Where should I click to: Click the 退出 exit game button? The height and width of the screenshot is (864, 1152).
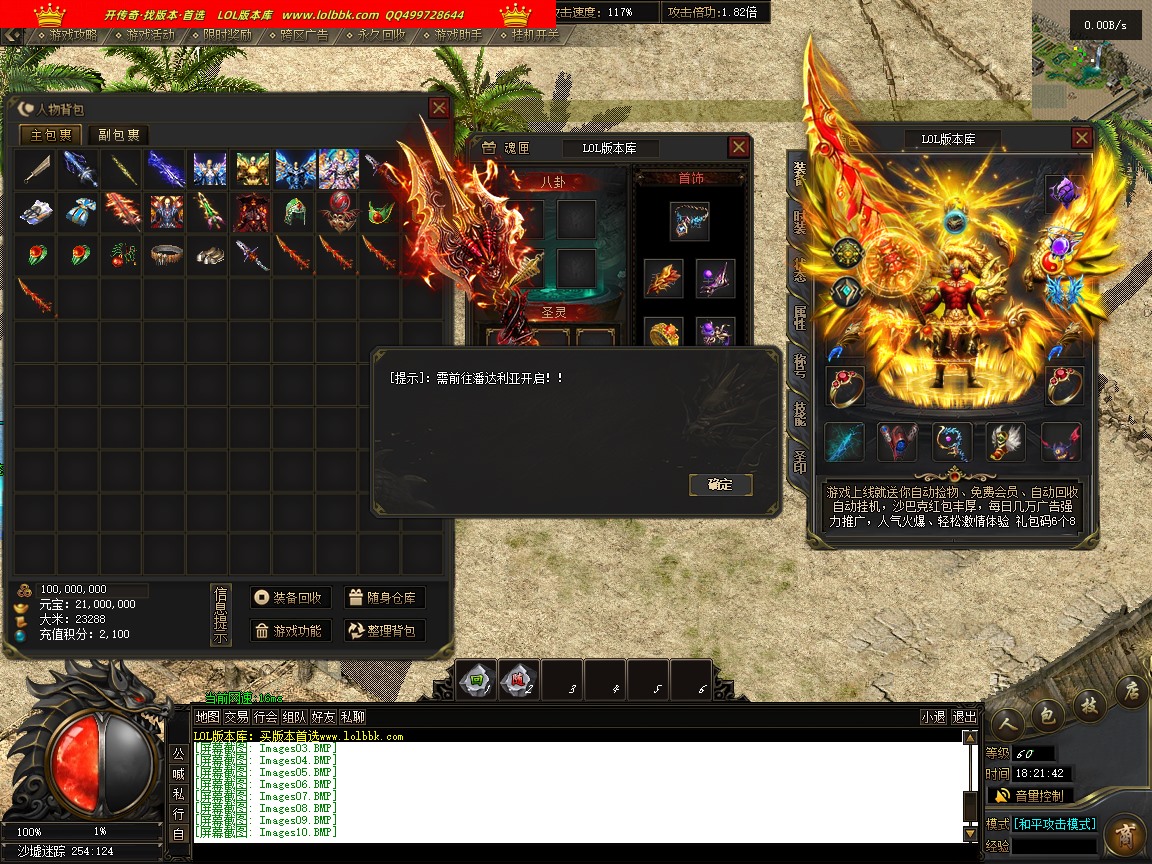click(964, 717)
